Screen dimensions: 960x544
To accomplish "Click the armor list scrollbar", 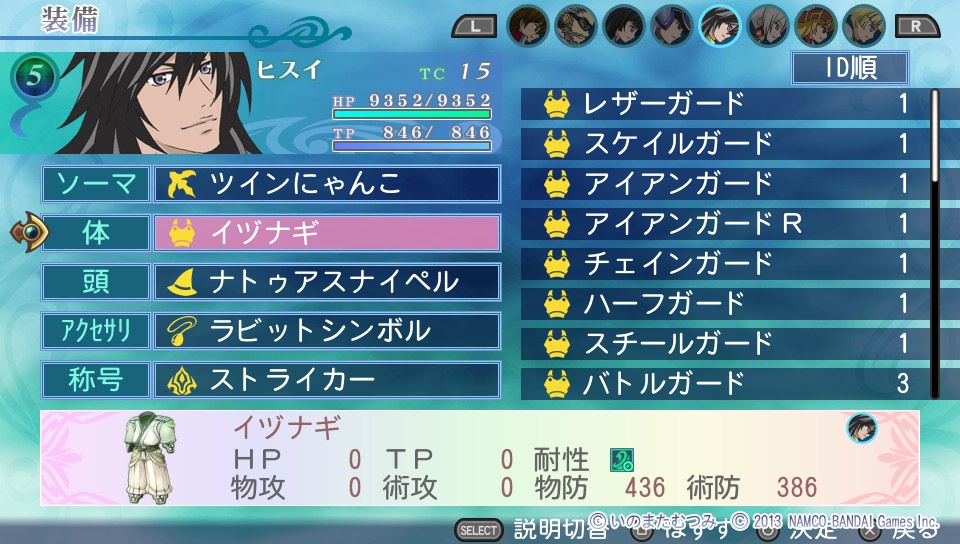I will pos(936,135).
